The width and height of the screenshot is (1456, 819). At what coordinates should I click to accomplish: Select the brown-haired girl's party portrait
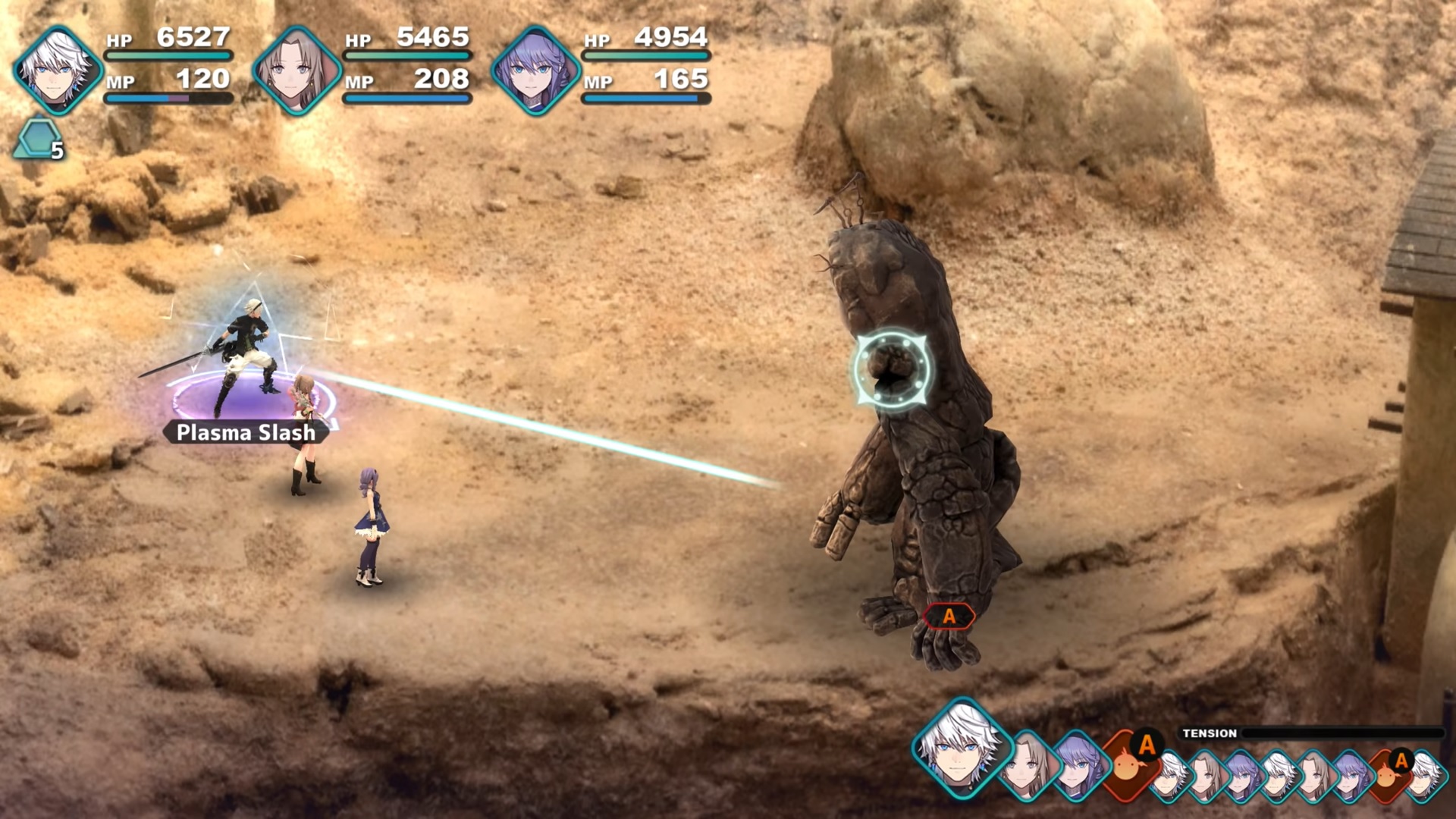tap(297, 70)
